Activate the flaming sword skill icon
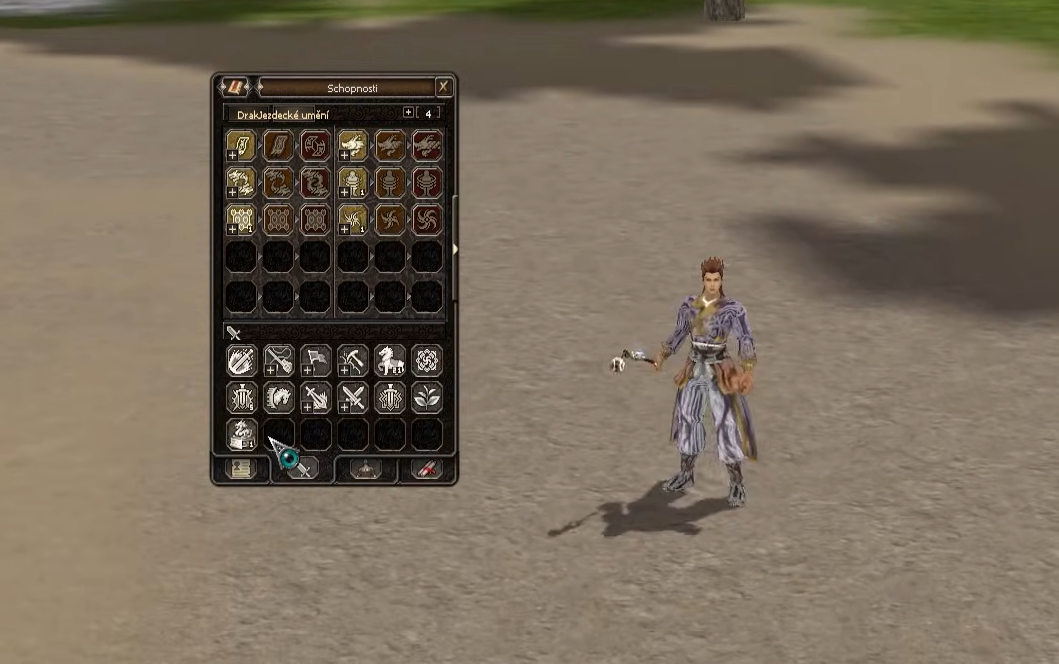 [315, 398]
